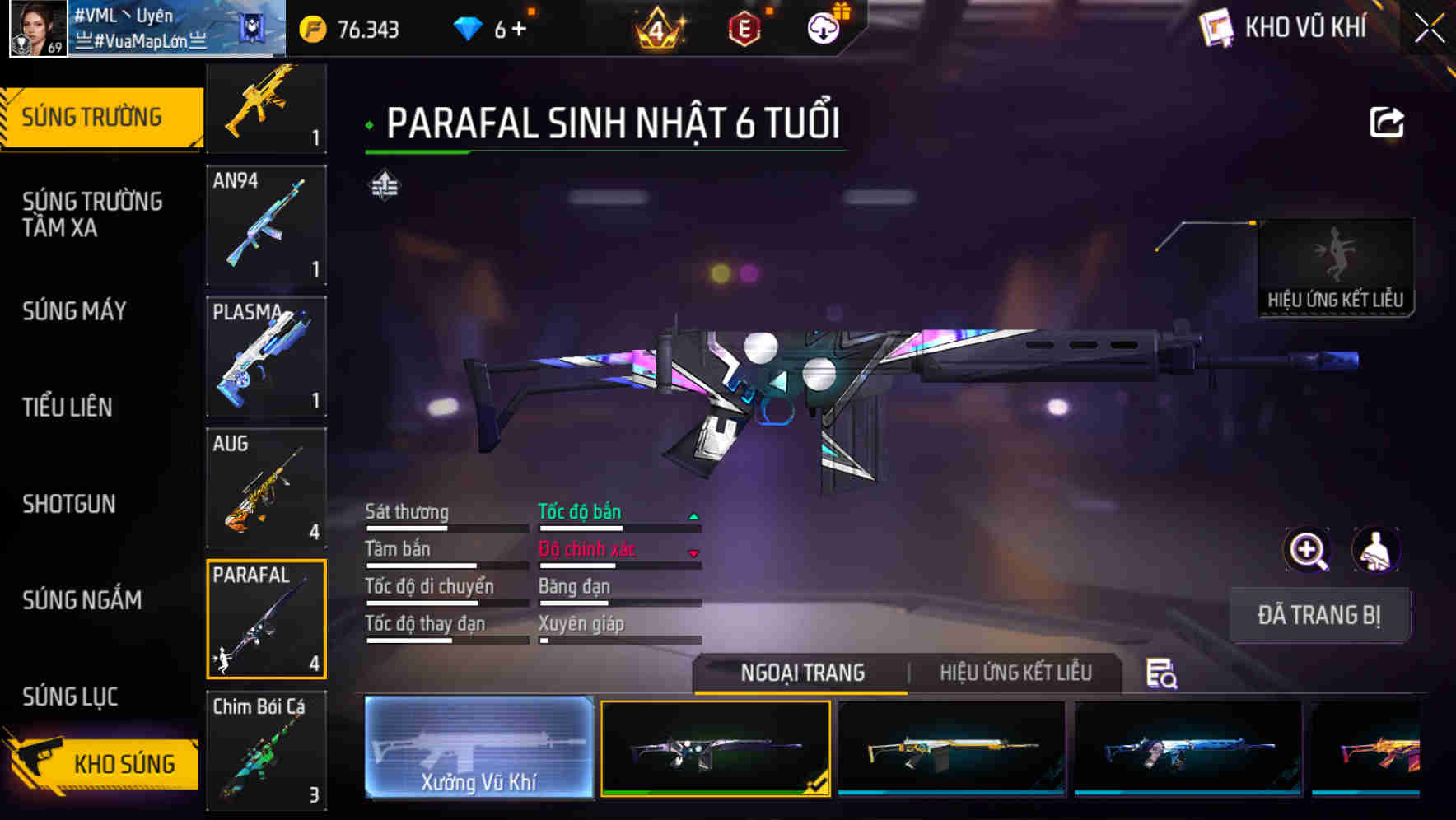
Task: Click the ĐÃ TRANG BỊ button
Action: [1321, 614]
